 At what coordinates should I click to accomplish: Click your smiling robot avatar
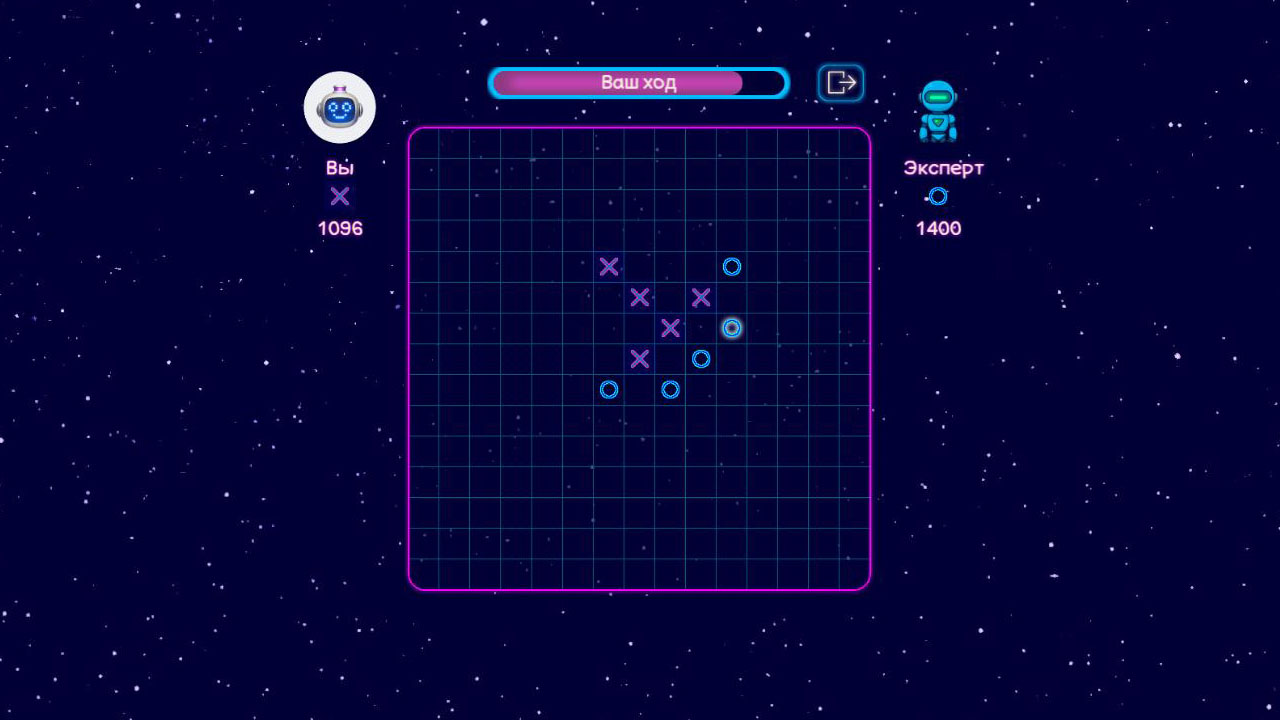click(339, 106)
